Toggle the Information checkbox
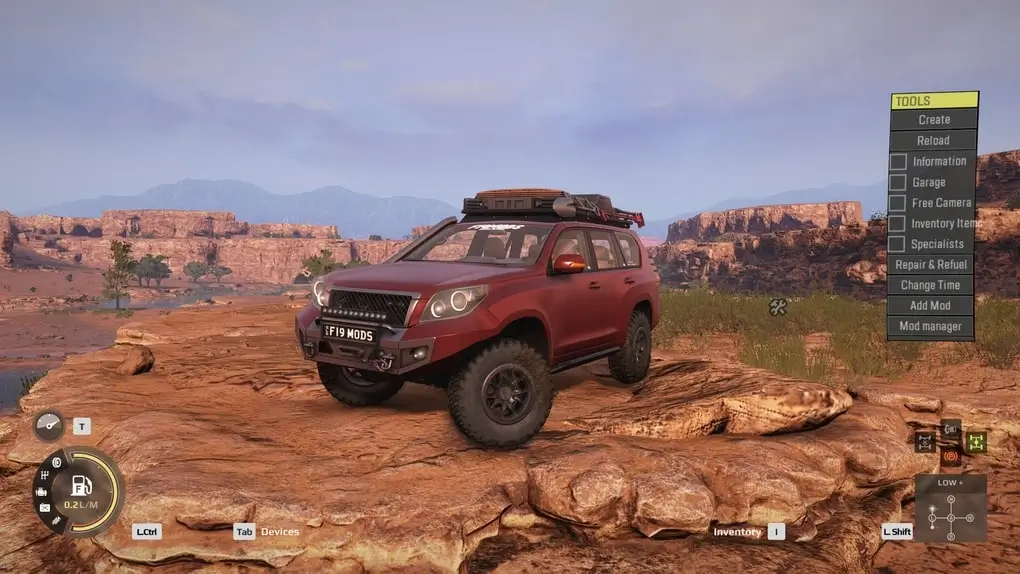 (x=898, y=162)
